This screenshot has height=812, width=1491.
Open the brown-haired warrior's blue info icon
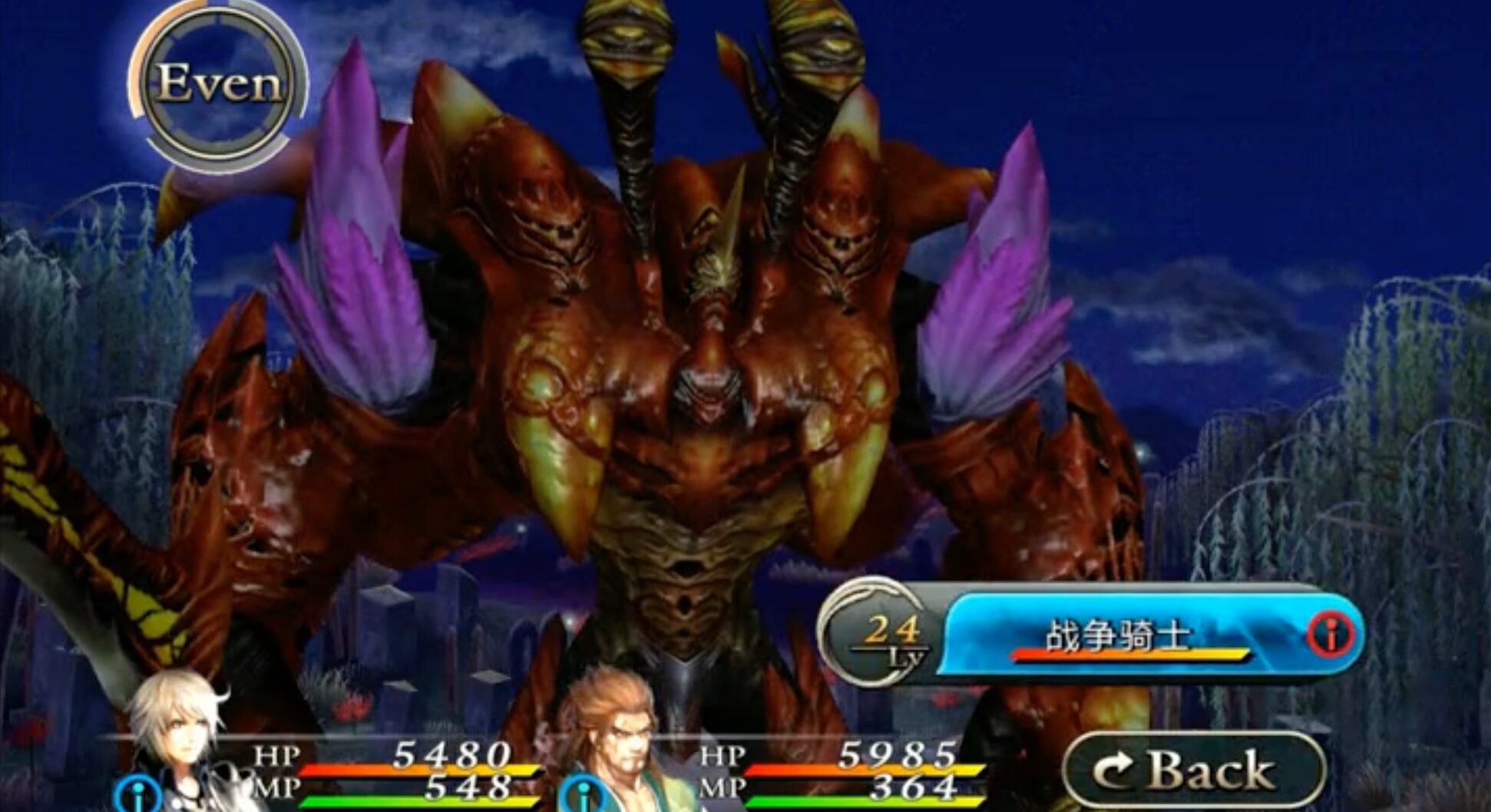coord(581,795)
